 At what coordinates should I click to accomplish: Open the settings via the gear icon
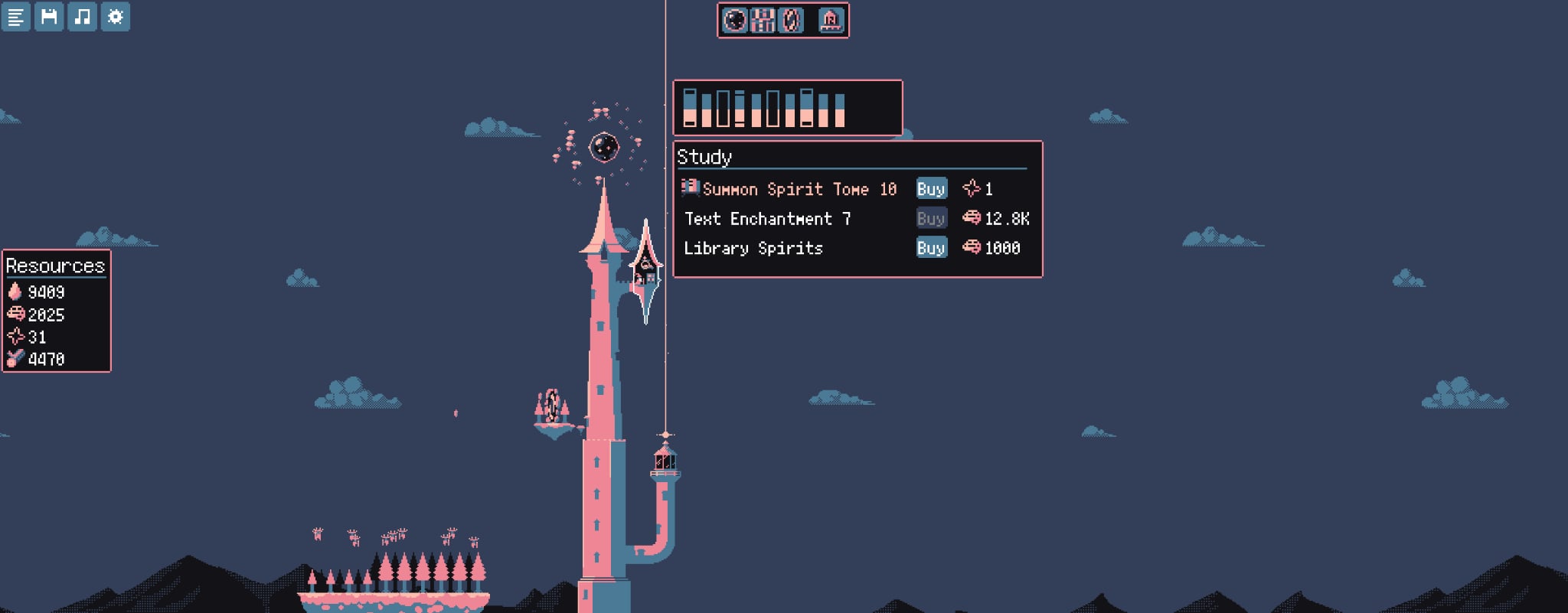115,18
